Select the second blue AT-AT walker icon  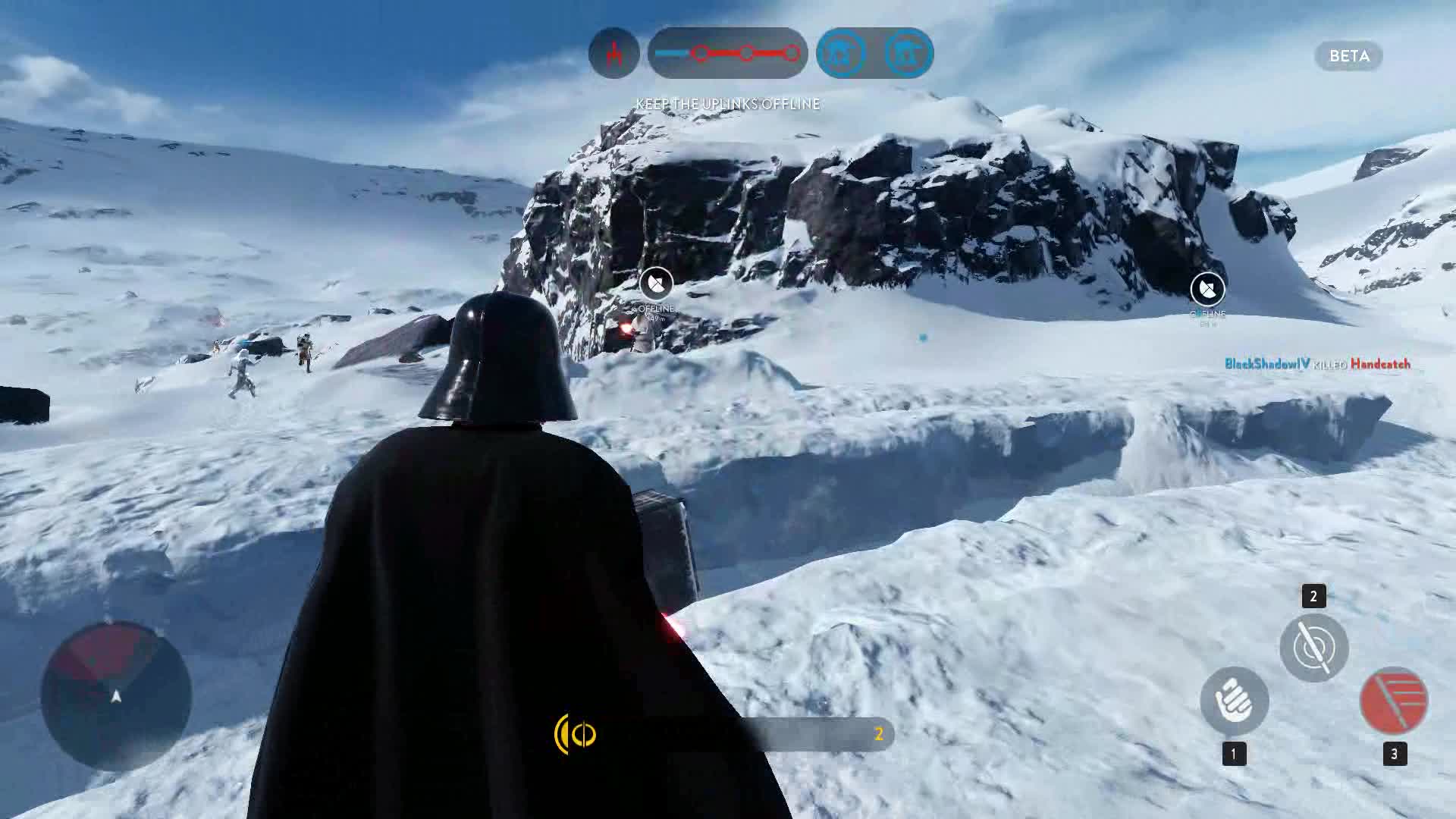pos(907,53)
